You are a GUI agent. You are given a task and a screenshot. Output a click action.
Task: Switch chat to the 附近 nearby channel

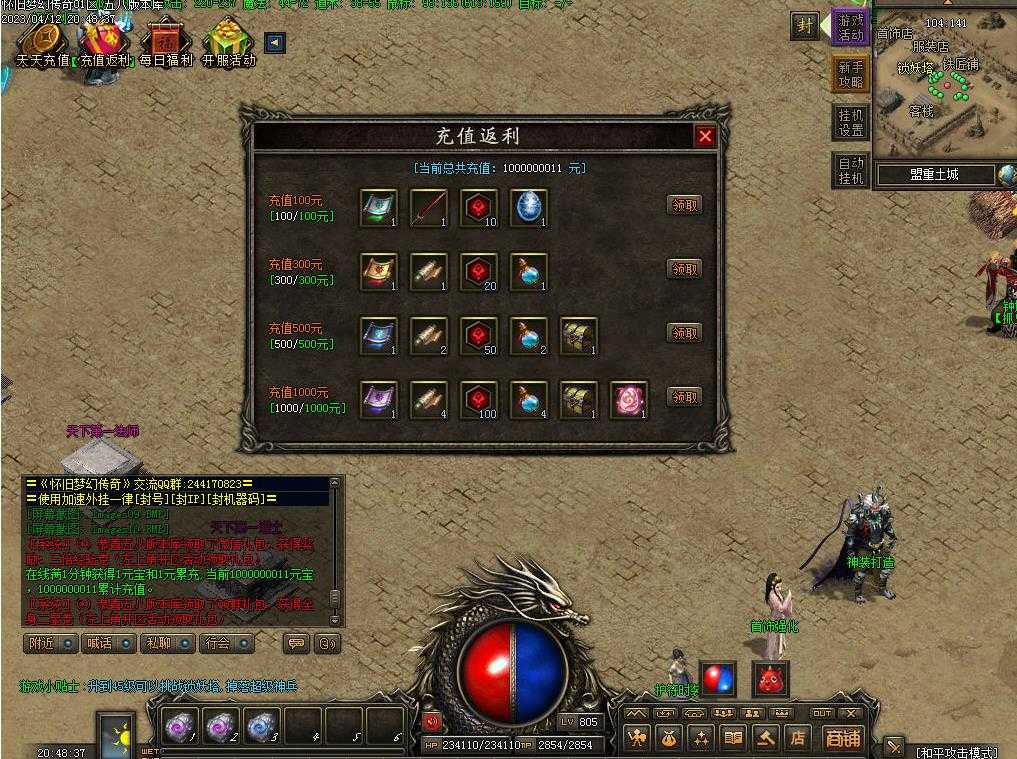point(49,643)
